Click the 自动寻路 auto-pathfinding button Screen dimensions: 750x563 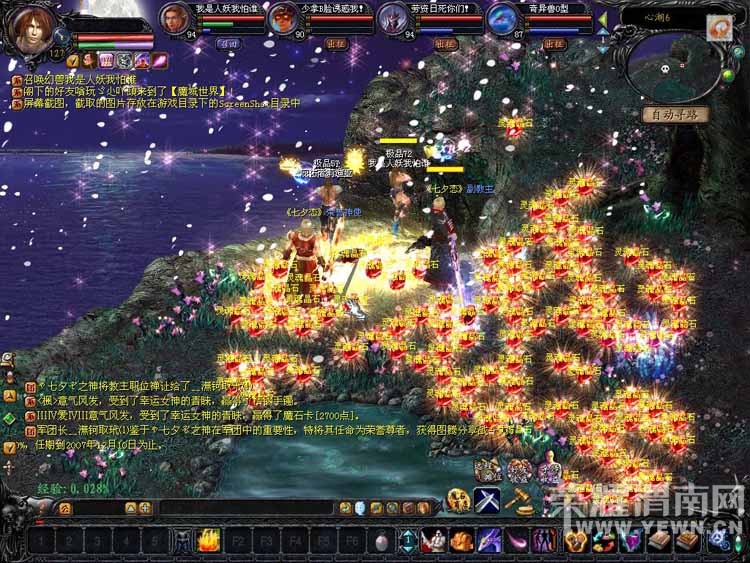tap(675, 115)
